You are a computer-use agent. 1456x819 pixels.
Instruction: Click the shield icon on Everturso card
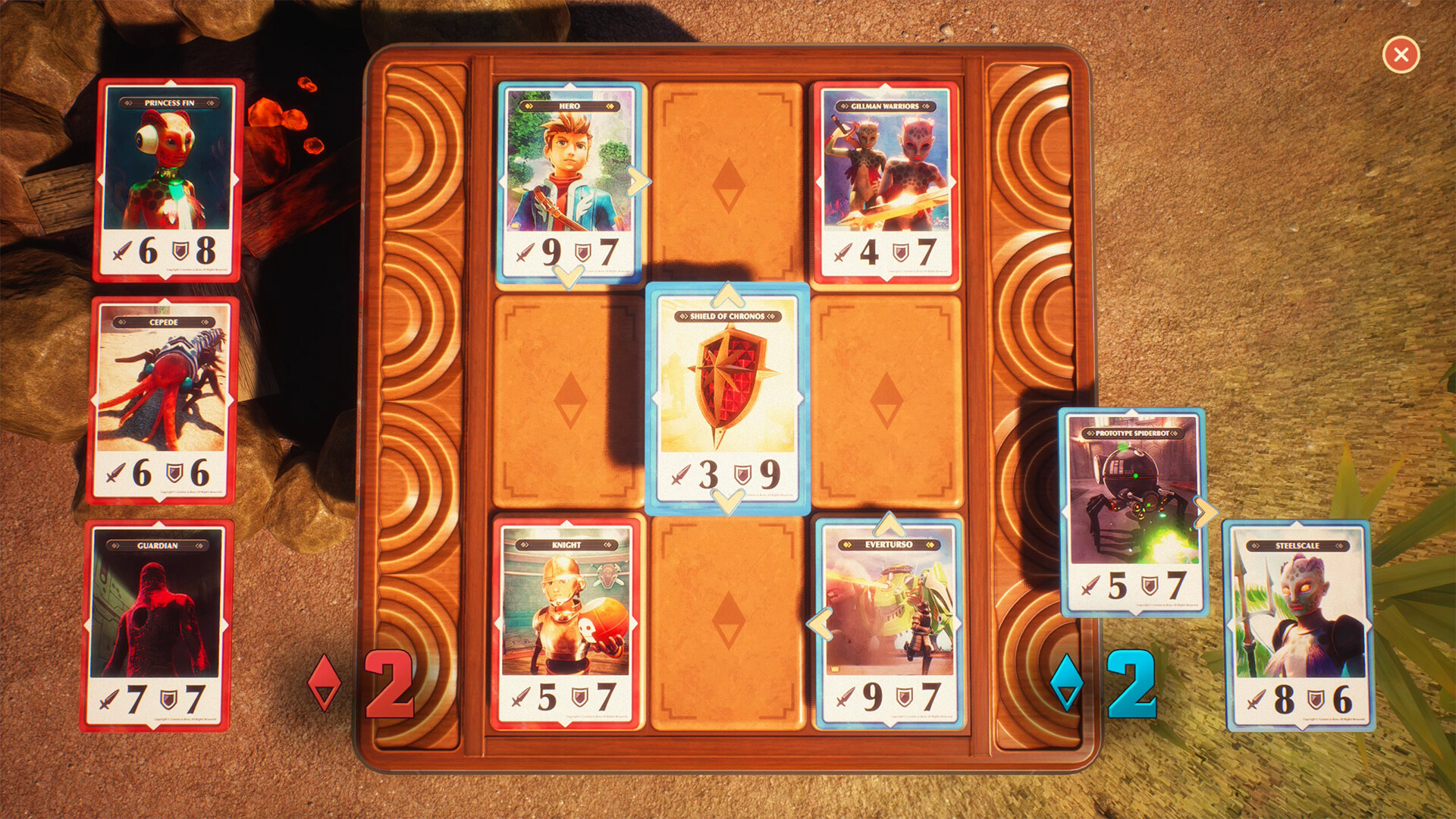tap(905, 695)
